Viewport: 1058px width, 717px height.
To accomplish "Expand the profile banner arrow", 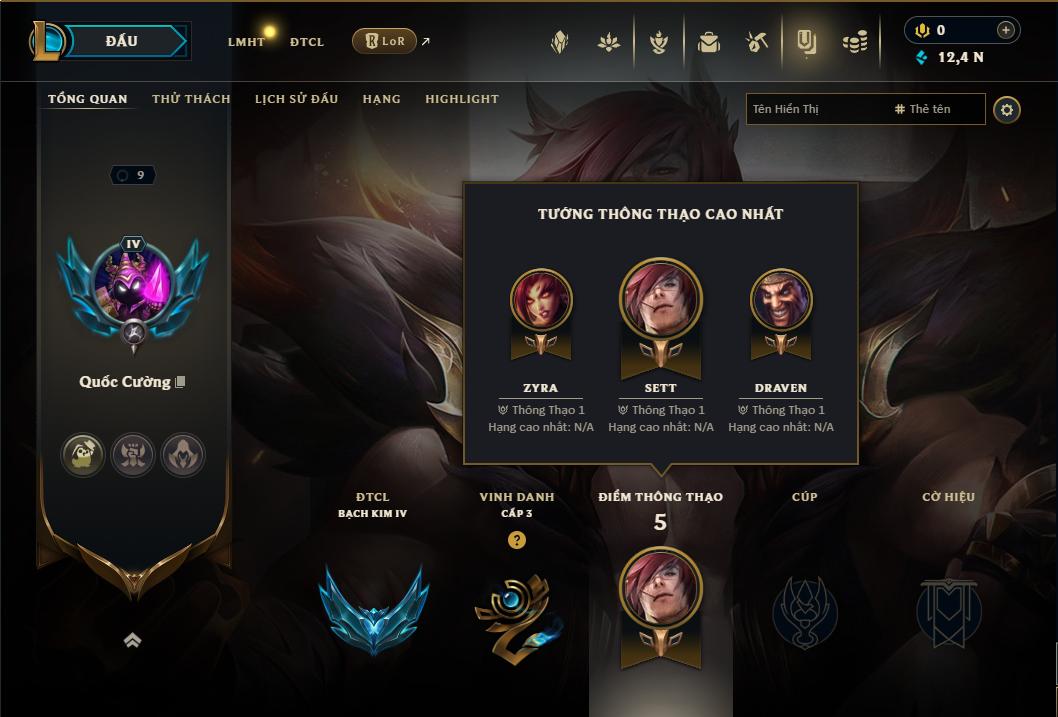I will point(132,641).
